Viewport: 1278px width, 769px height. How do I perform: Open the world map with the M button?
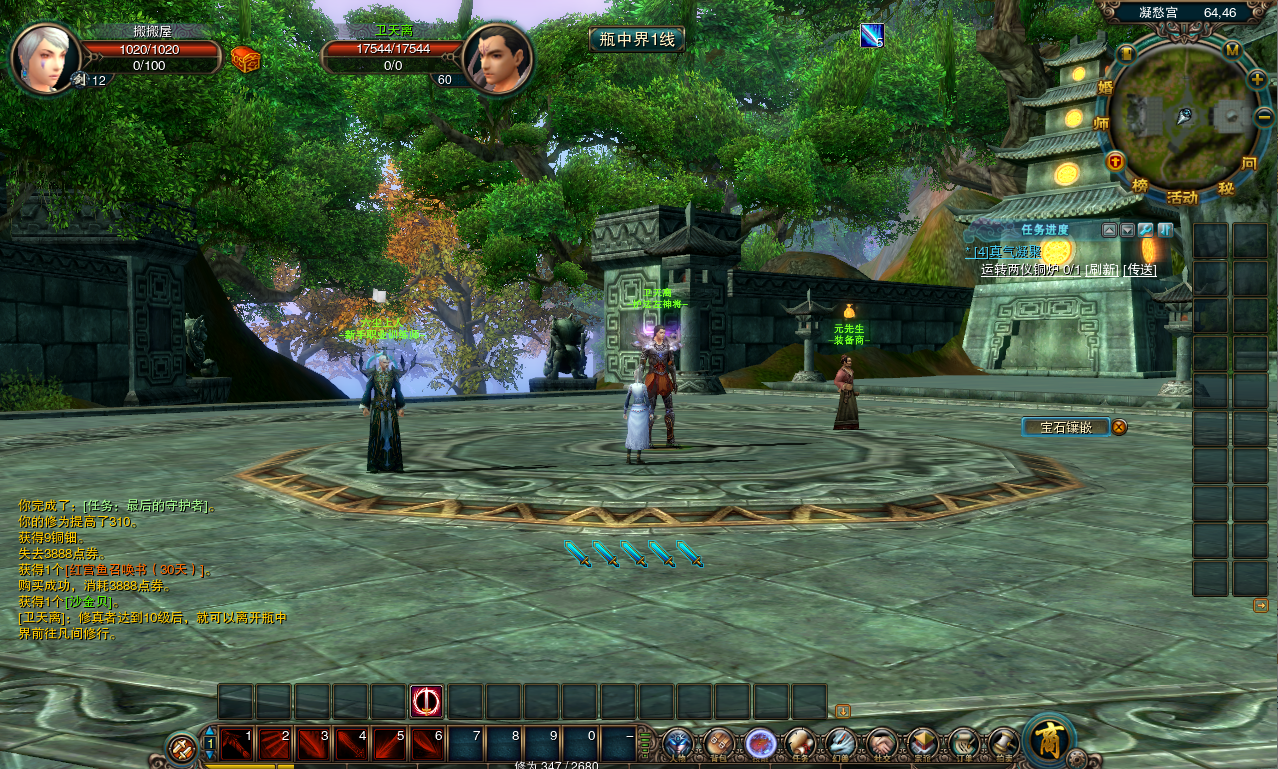pyautogui.click(x=1232, y=49)
